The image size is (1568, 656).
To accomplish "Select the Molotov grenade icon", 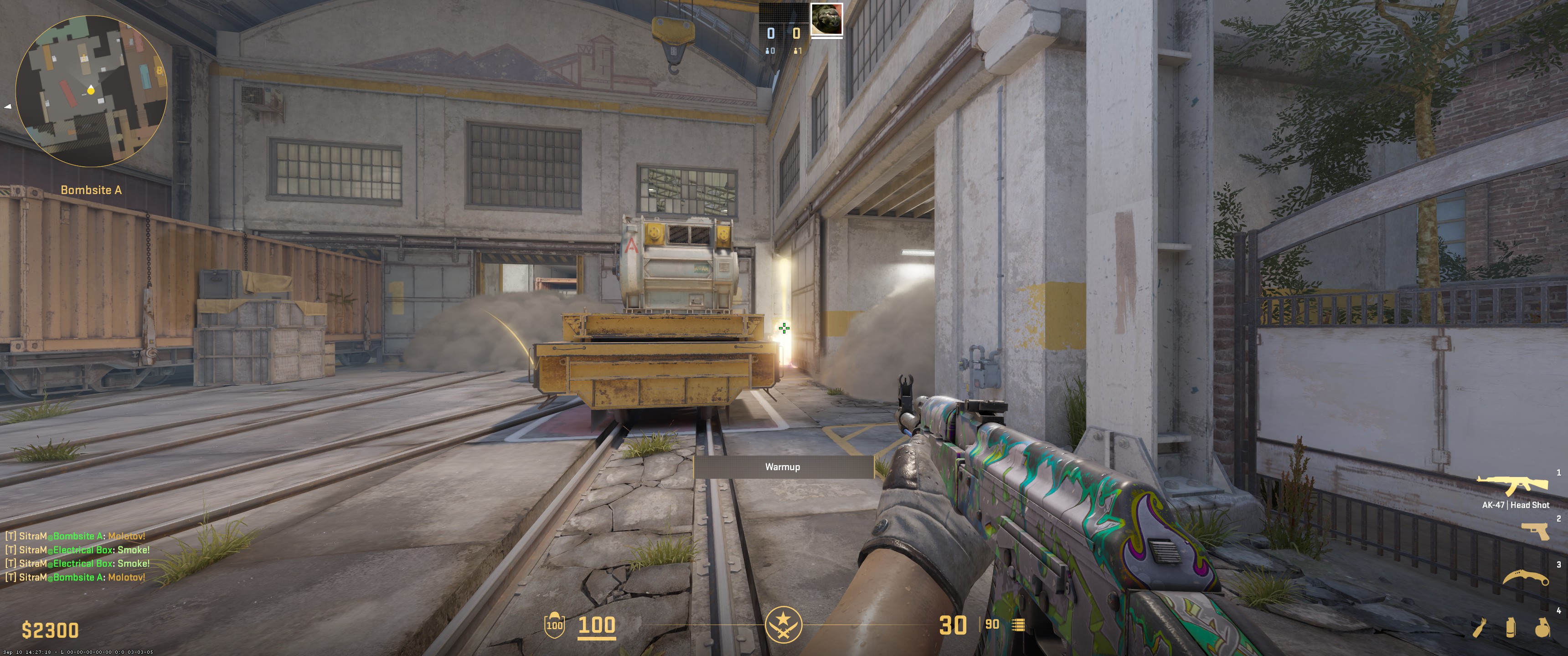I will click(1479, 628).
